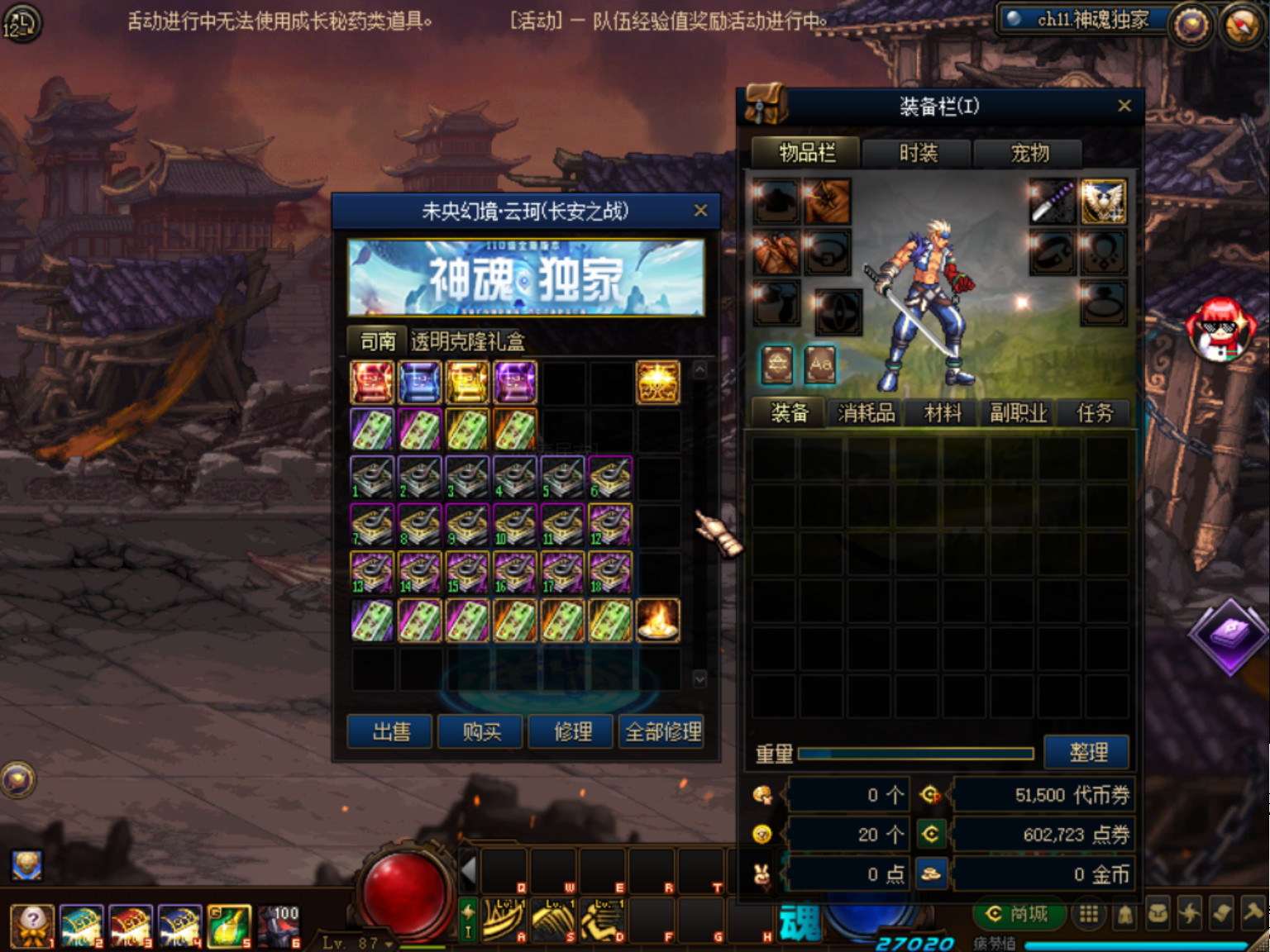Open the 商城 in-game mall
Viewport: 1270px width, 952px height.
[x=1019, y=914]
